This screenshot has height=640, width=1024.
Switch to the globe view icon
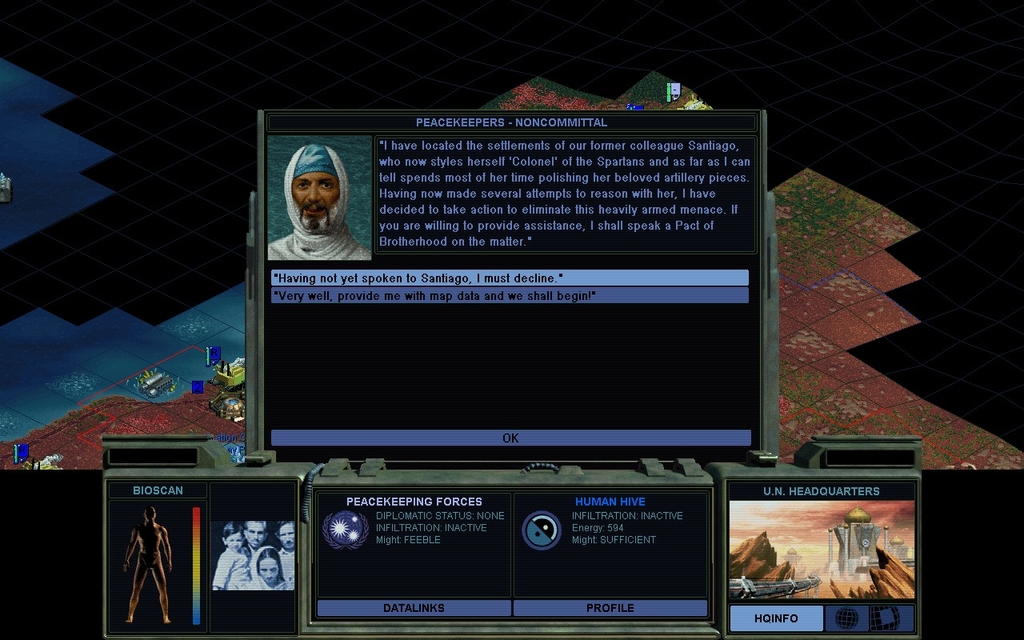(x=846, y=618)
